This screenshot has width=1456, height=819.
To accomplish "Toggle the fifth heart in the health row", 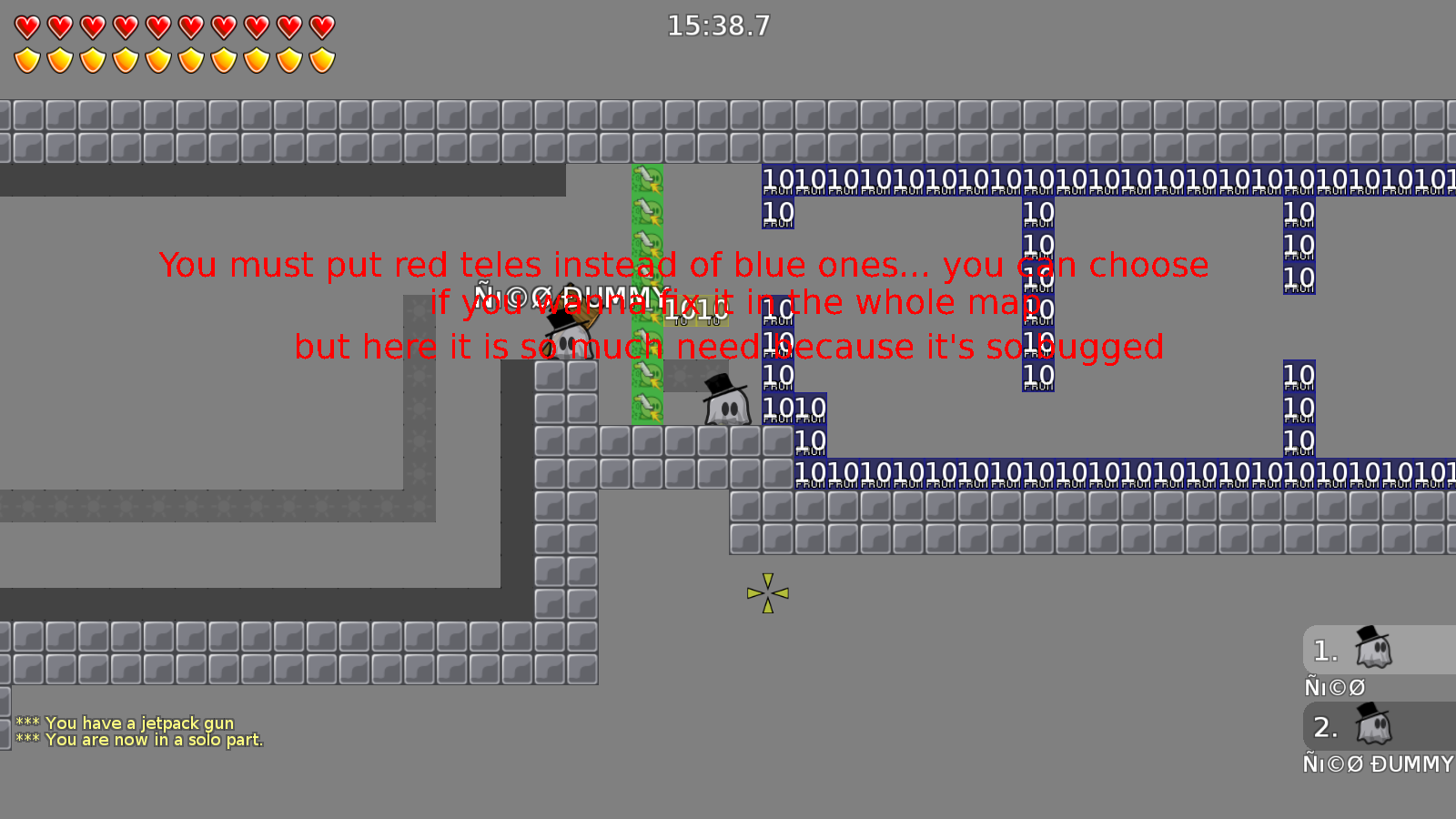I will pyautogui.click(x=157, y=25).
